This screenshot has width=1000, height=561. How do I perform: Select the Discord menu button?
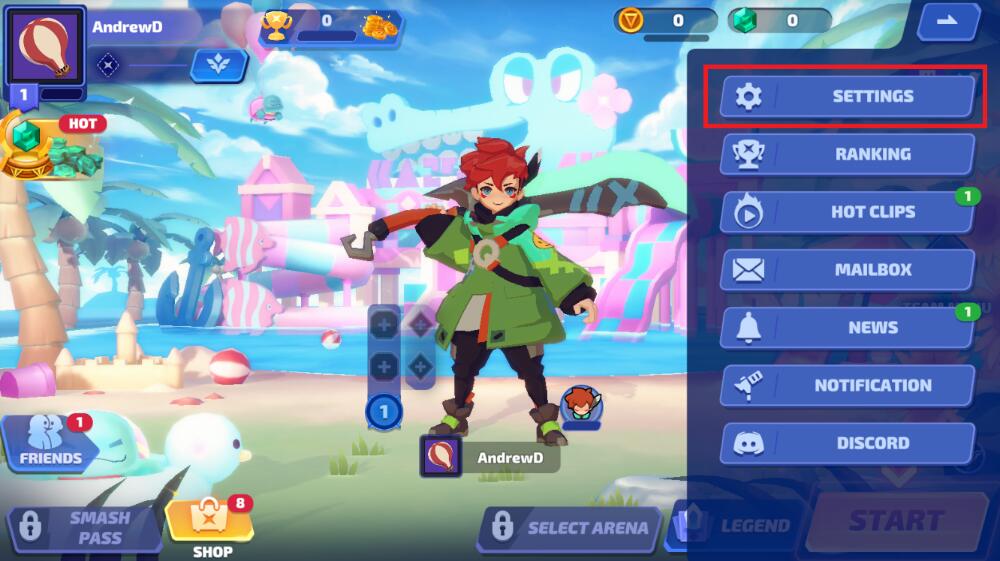click(846, 443)
